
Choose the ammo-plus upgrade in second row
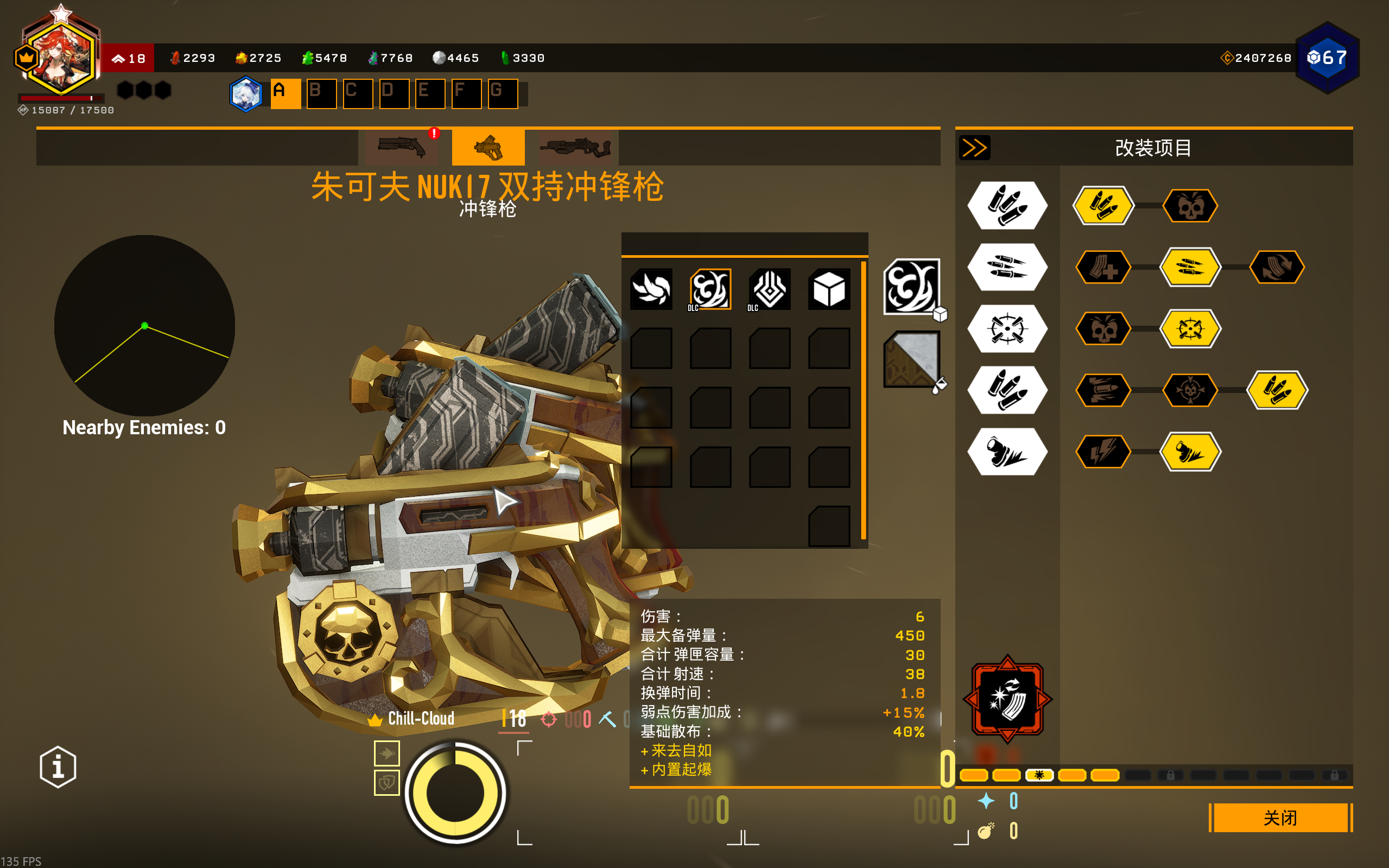[1102, 268]
